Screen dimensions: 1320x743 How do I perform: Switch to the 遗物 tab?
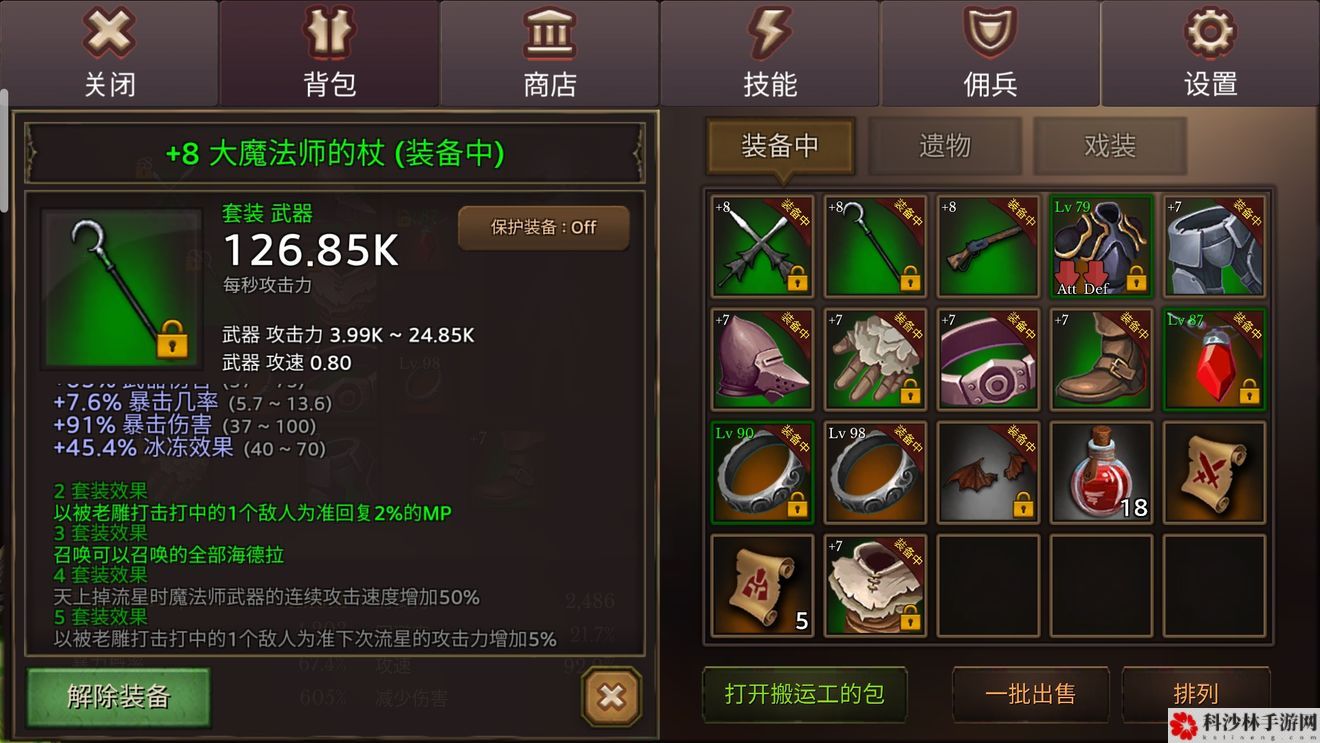click(944, 146)
